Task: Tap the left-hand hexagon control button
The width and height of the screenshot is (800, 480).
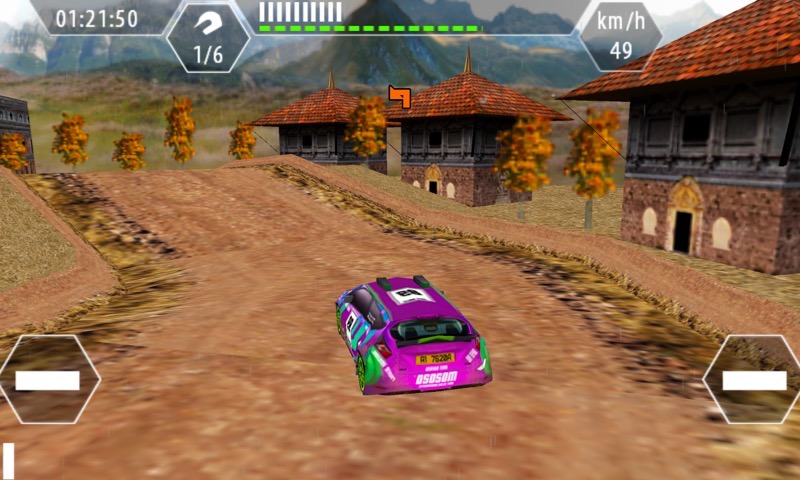Action: [48, 379]
